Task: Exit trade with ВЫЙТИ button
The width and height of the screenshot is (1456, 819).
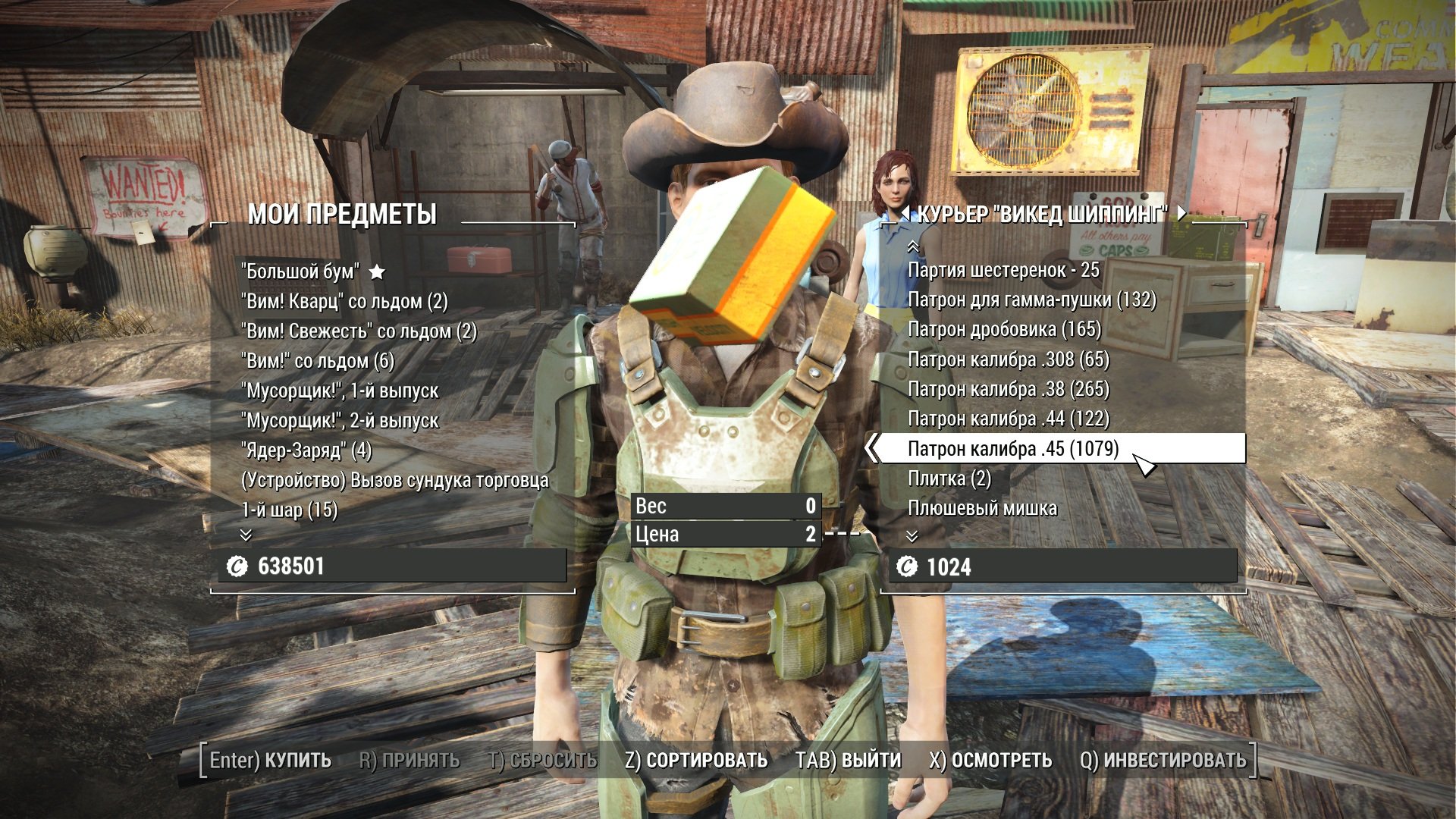Action: pyautogui.click(x=848, y=760)
